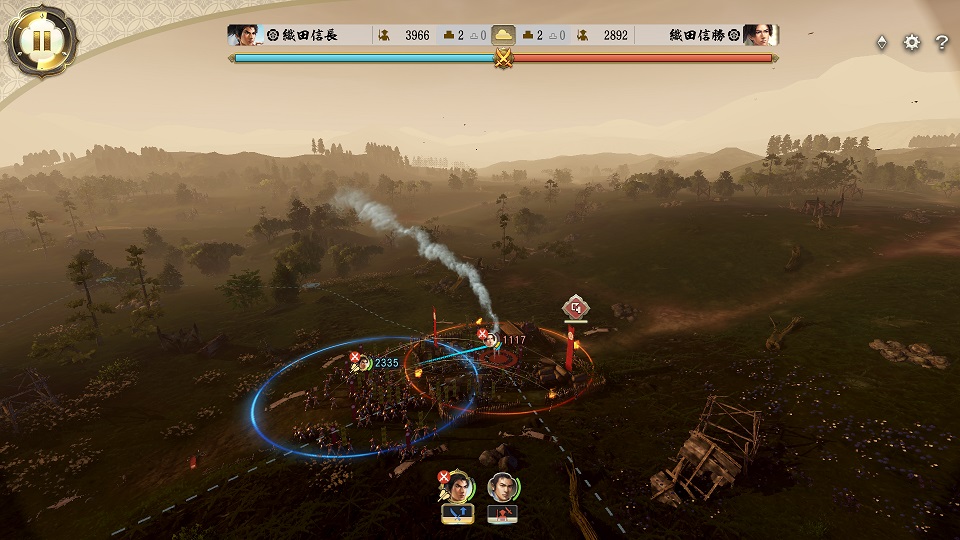Click the cloud weather icon in the top bar

(504, 35)
